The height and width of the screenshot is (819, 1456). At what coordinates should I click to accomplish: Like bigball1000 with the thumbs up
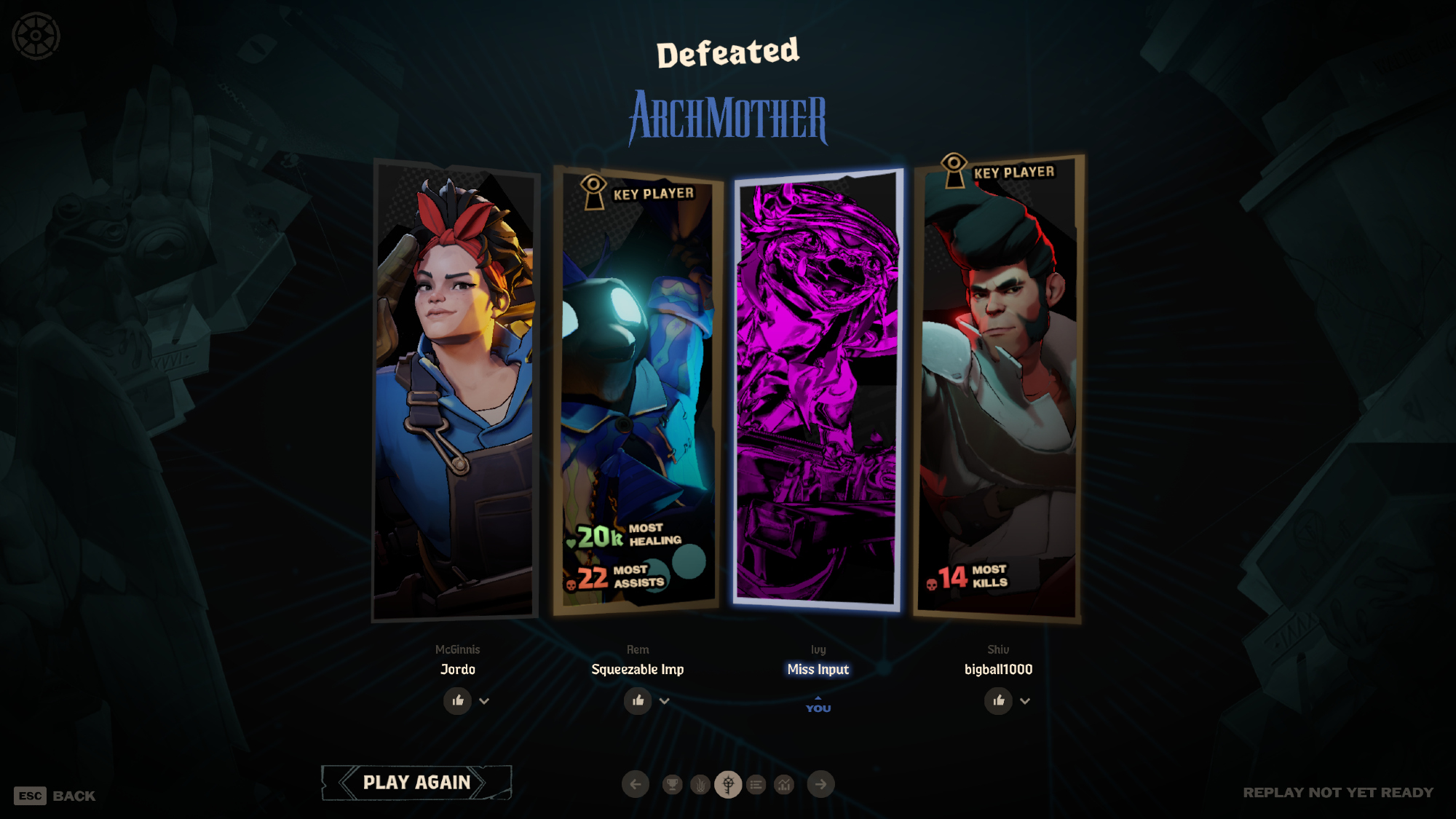pyautogui.click(x=998, y=700)
